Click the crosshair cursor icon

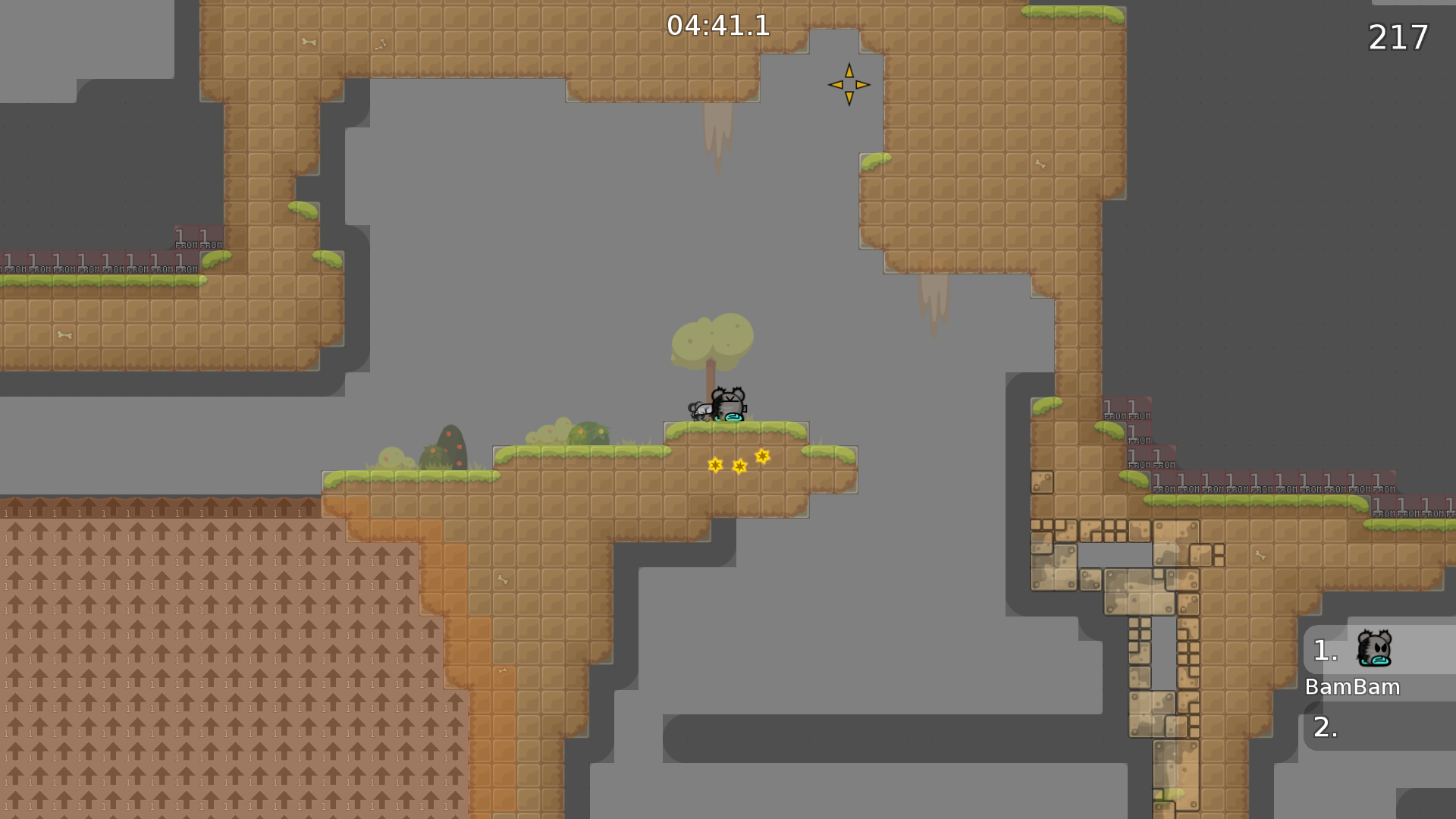(848, 85)
